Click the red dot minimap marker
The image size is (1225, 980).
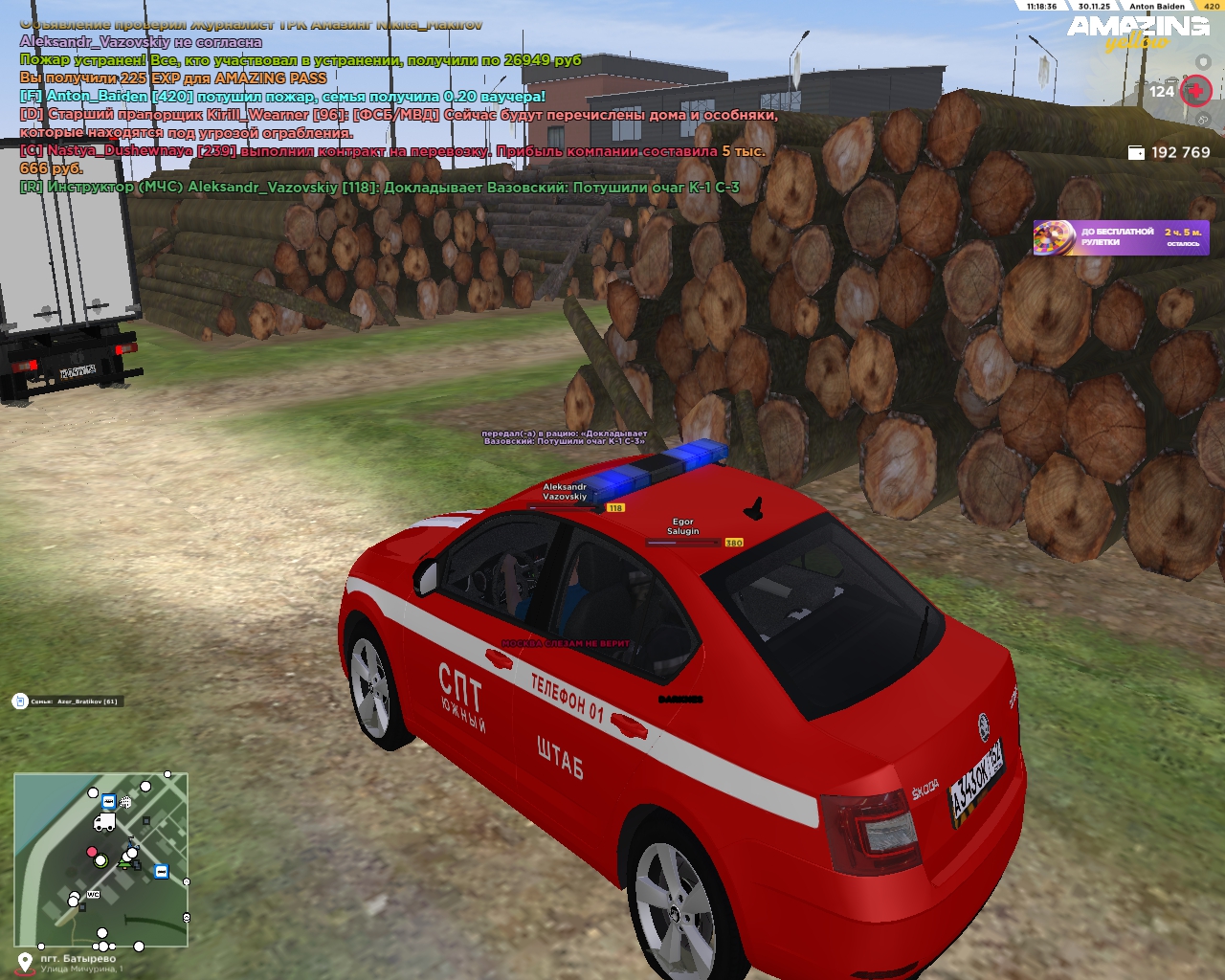[x=92, y=852]
